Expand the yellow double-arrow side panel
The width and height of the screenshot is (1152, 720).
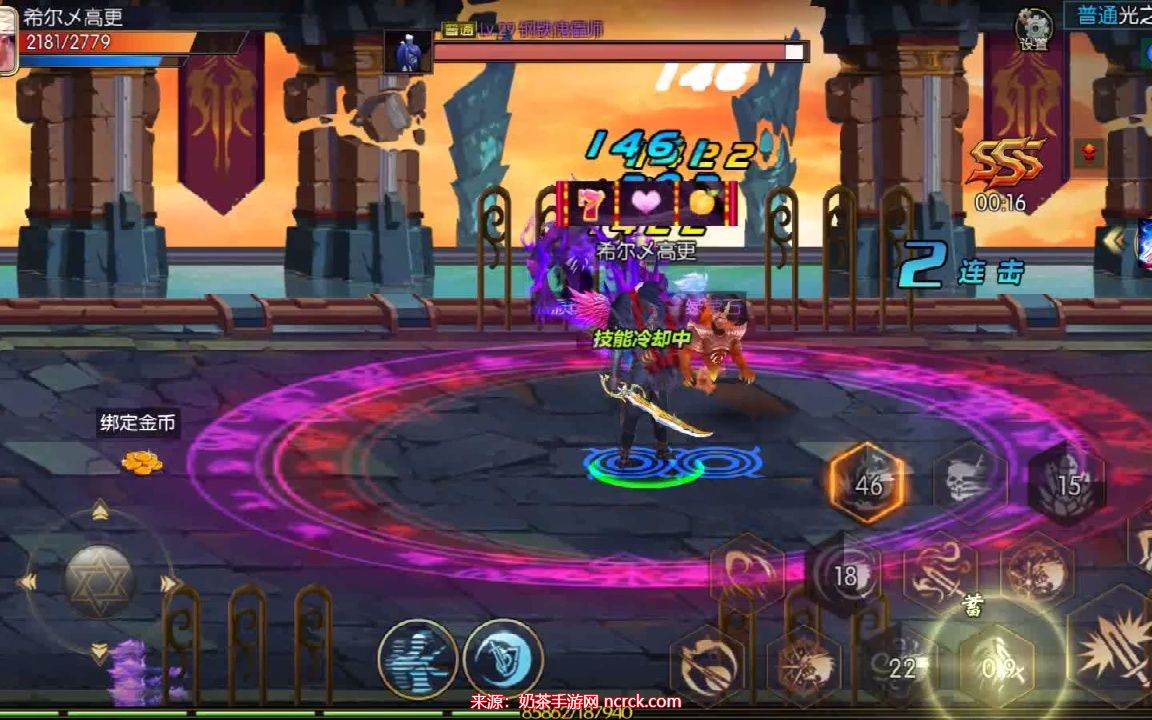(1112, 239)
